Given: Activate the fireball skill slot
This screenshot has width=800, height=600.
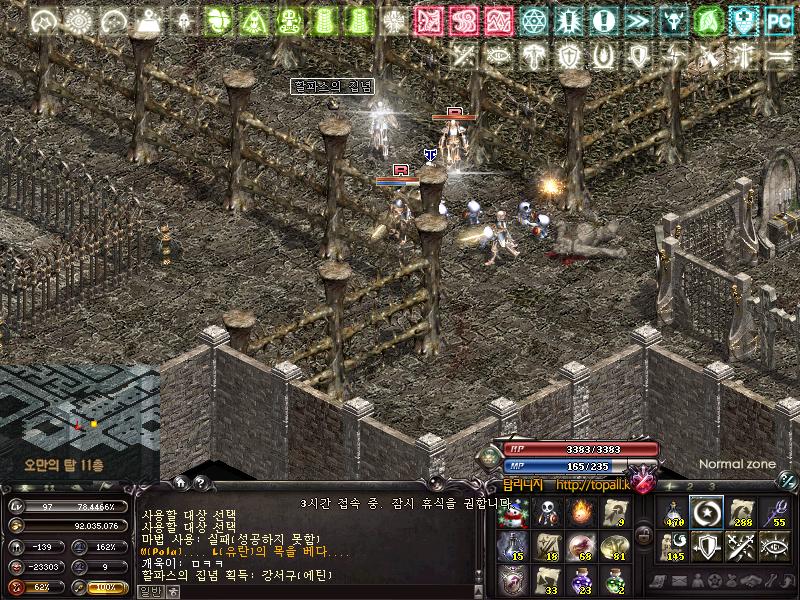Looking at the screenshot, I should pos(581,514).
